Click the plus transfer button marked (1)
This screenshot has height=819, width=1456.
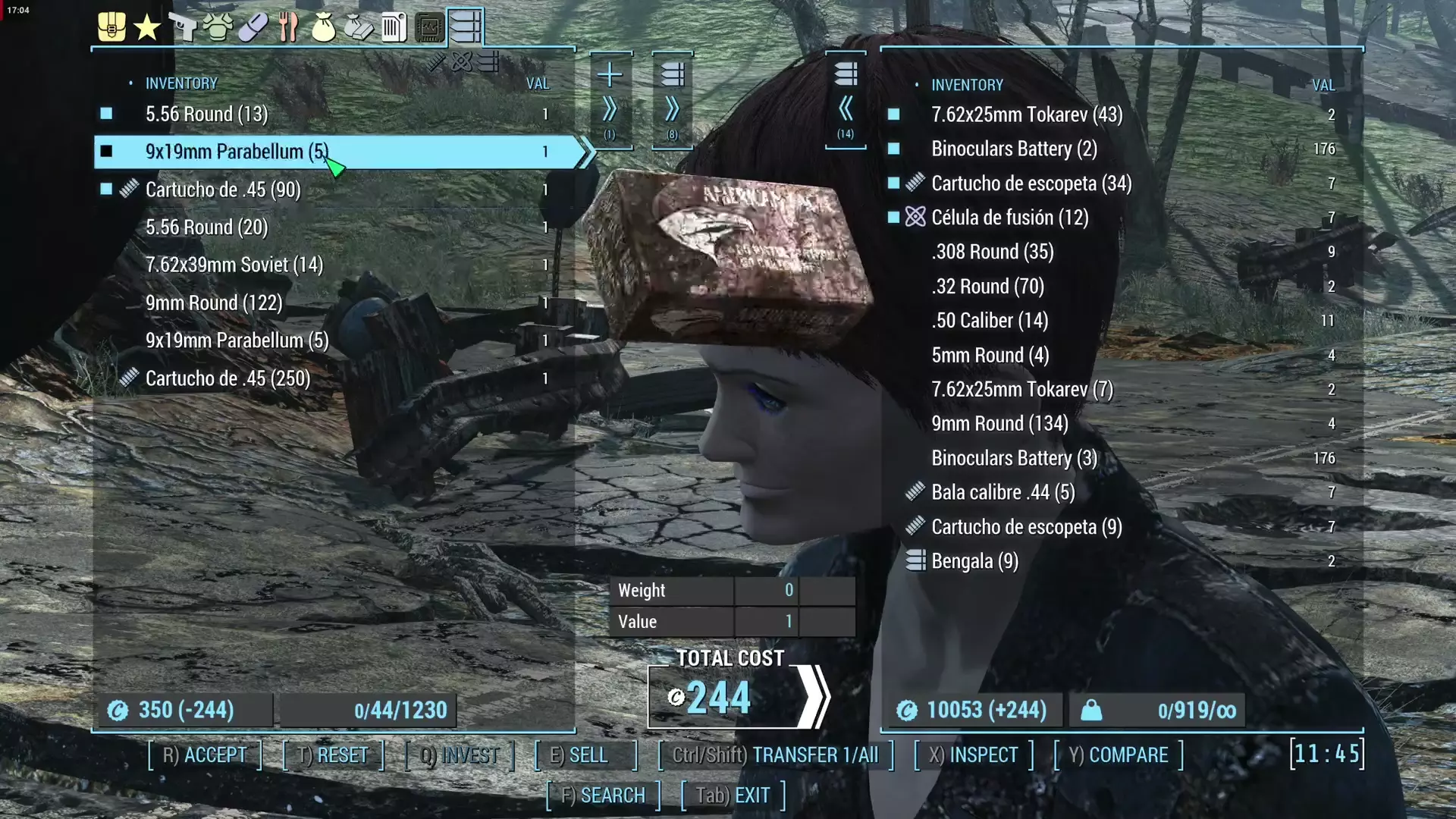pyautogui.click(x=610, y=100)
